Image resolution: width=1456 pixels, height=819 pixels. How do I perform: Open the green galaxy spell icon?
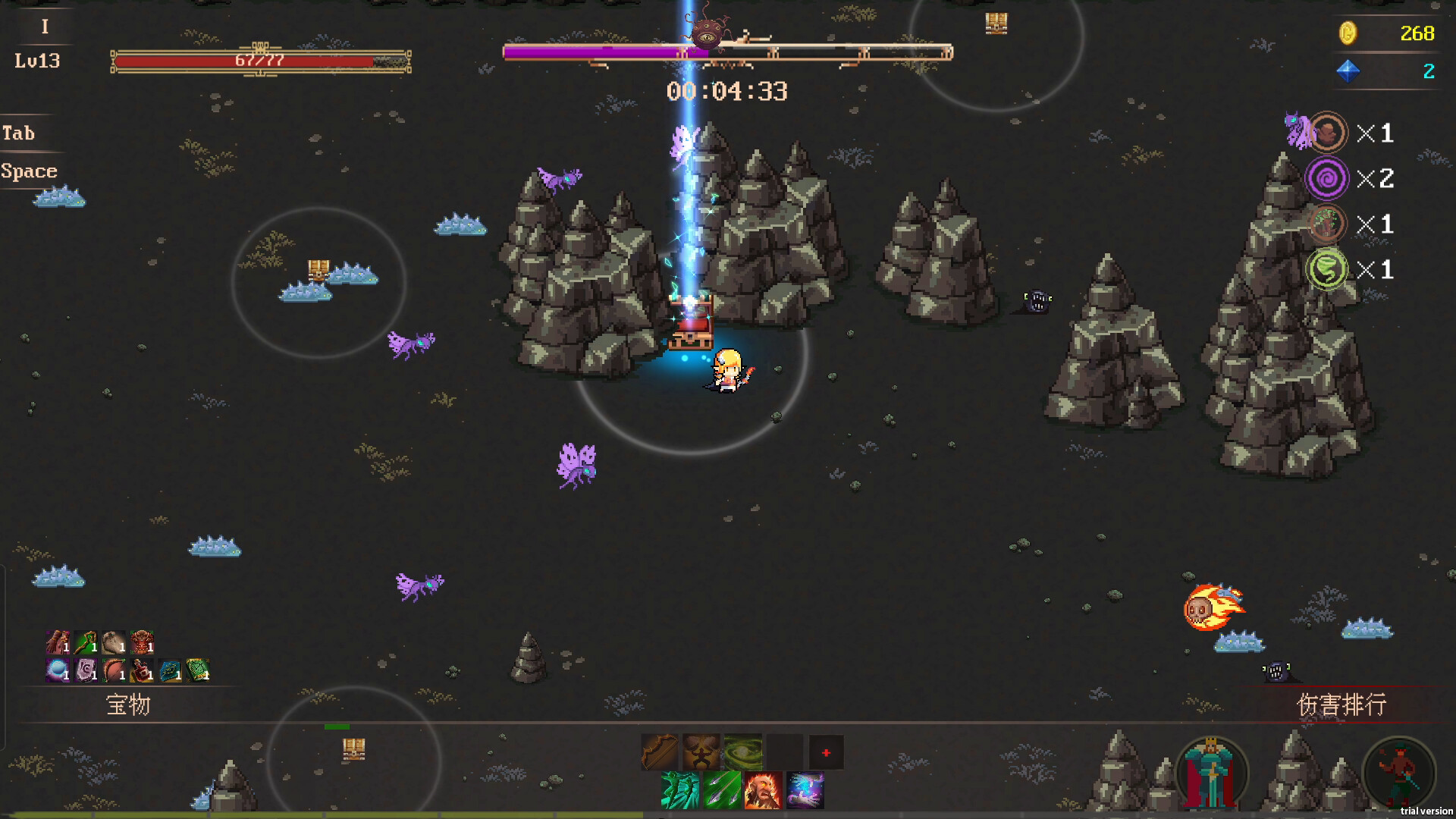tap(743, 752)
